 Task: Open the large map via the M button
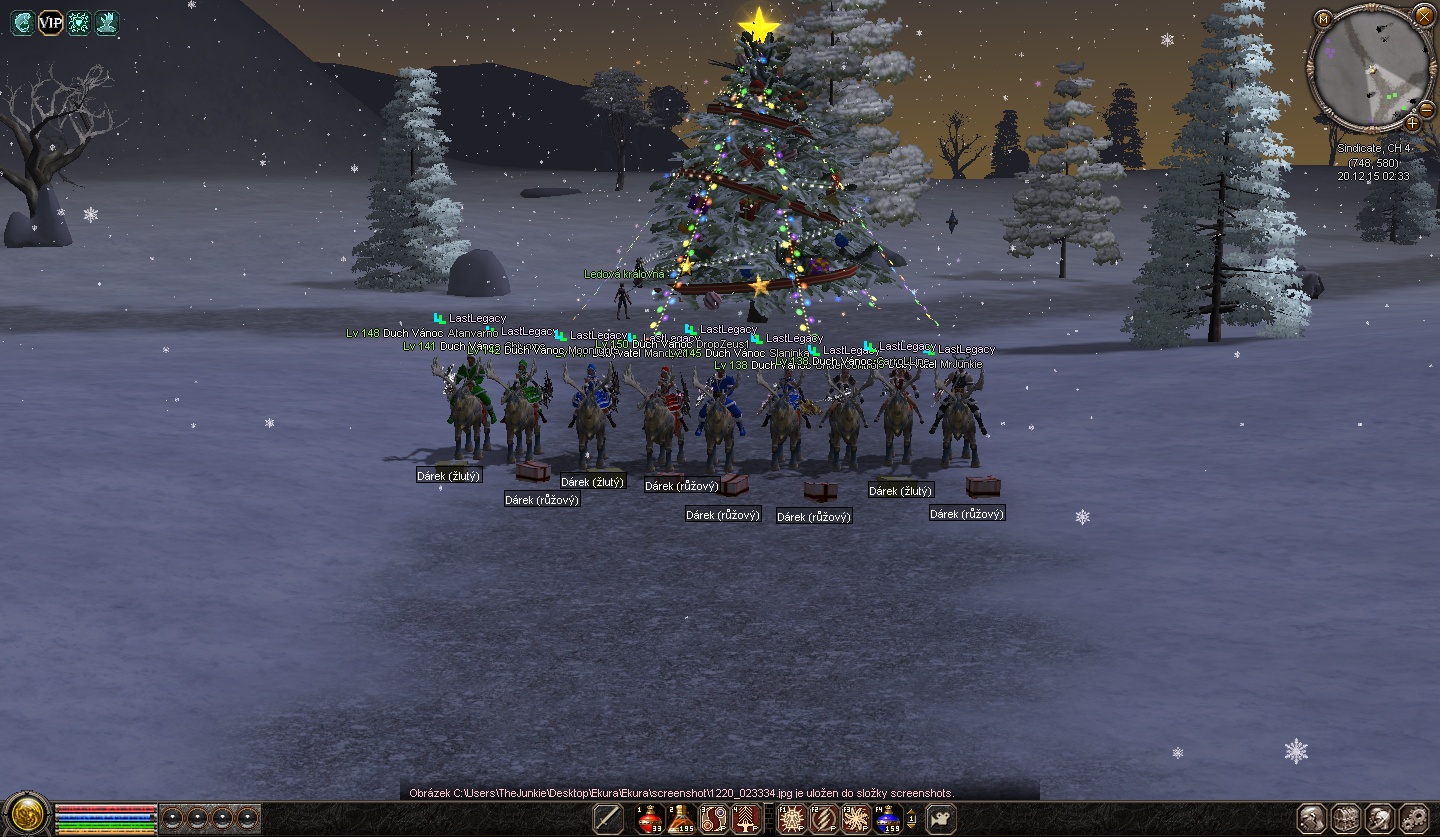(x=1324, y=19)
